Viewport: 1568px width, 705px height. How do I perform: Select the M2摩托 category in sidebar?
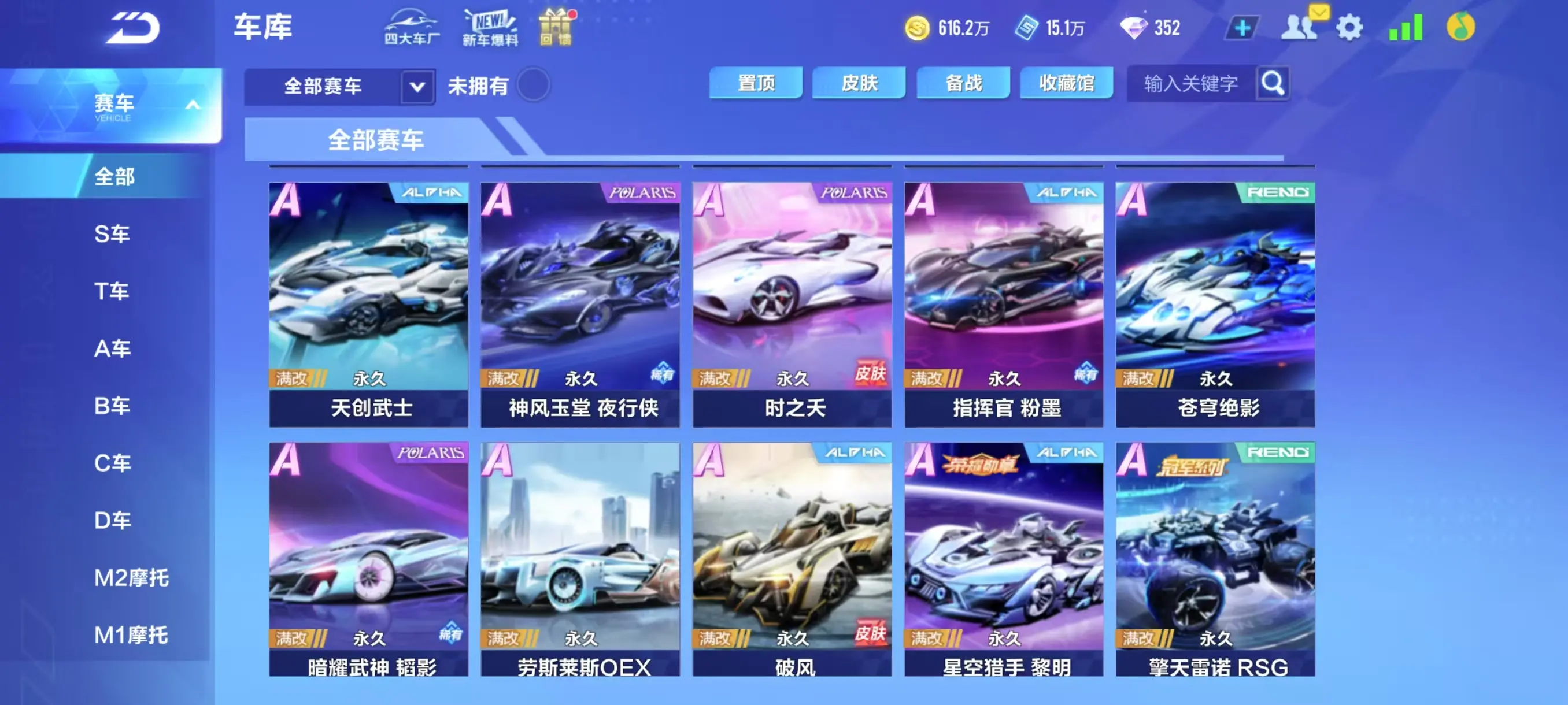134,578
